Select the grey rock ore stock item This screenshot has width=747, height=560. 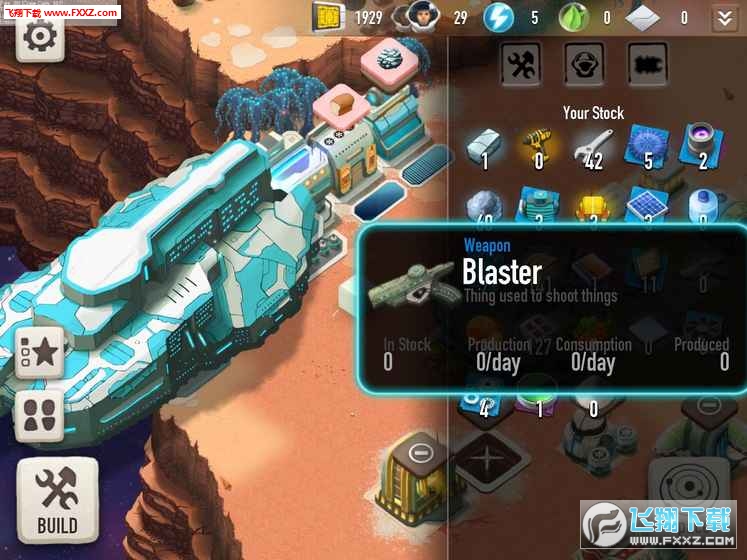485,205
